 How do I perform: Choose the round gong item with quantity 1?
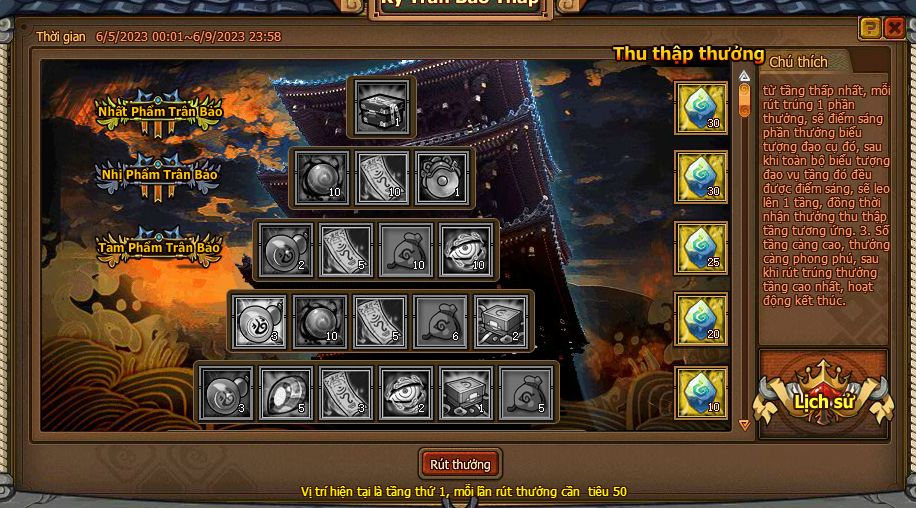tap(442, 178)
